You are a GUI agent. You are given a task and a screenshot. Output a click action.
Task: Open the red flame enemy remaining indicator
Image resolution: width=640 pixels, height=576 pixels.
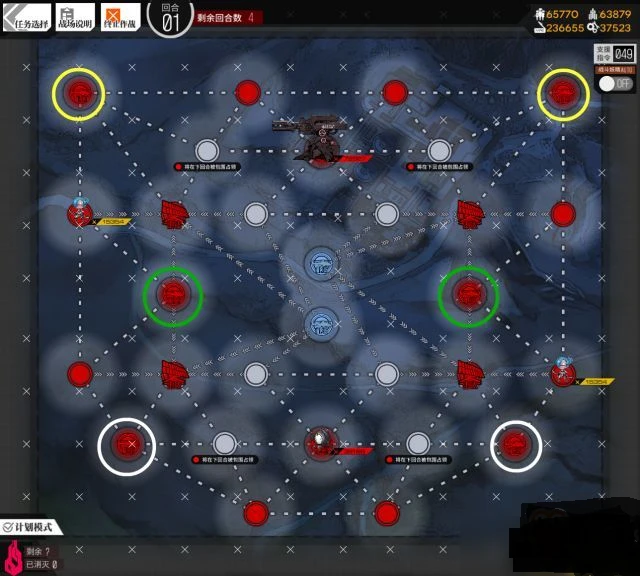(14, 558)
